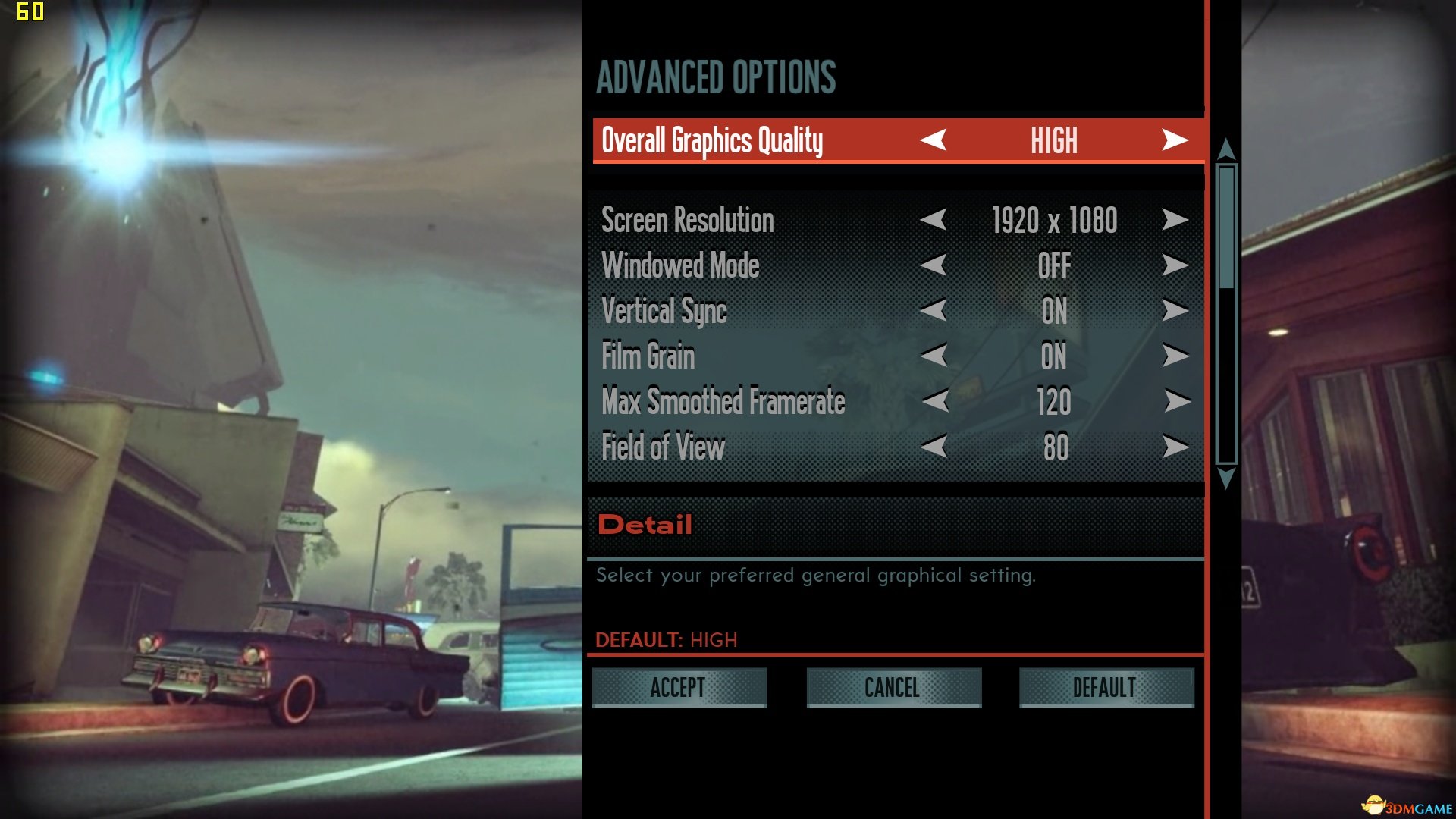The image size is (1456, 819).
Task: Accept the advanced options changes
Action: [x=679, y=688]
